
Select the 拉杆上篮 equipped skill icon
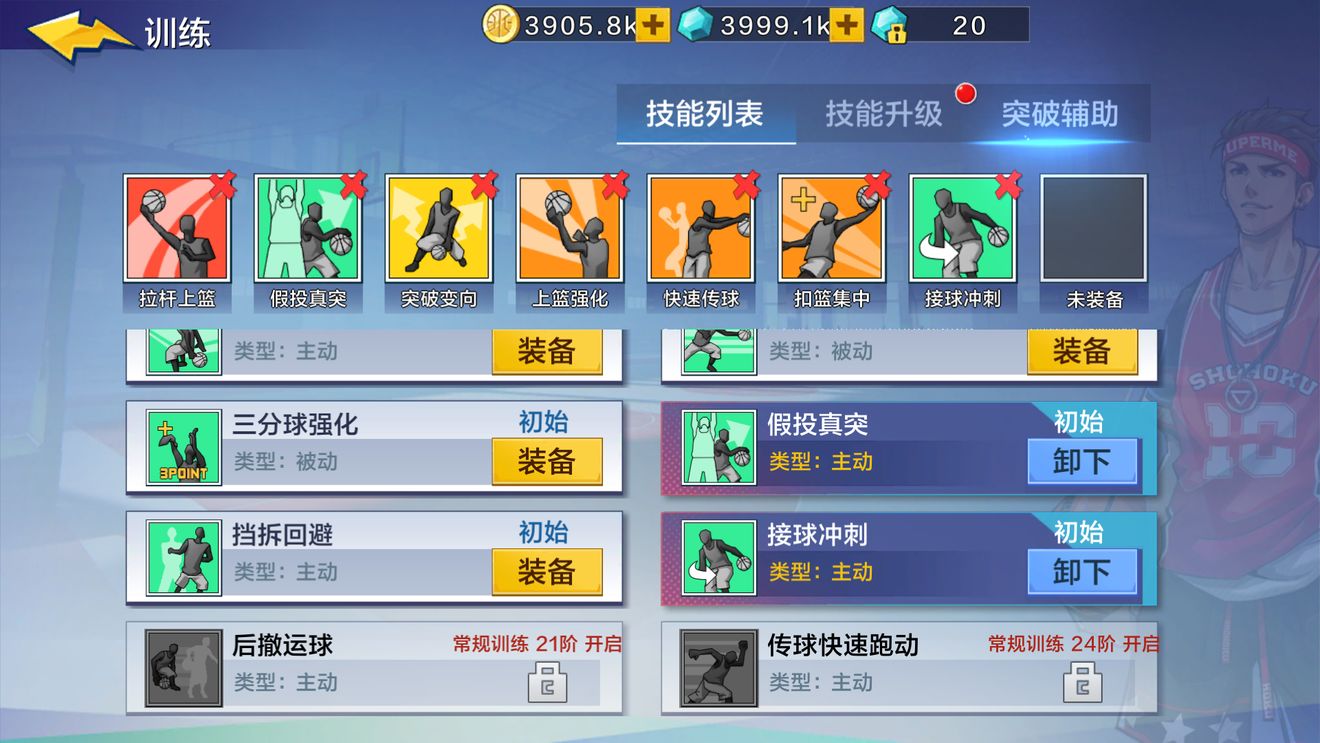[178, 230]
